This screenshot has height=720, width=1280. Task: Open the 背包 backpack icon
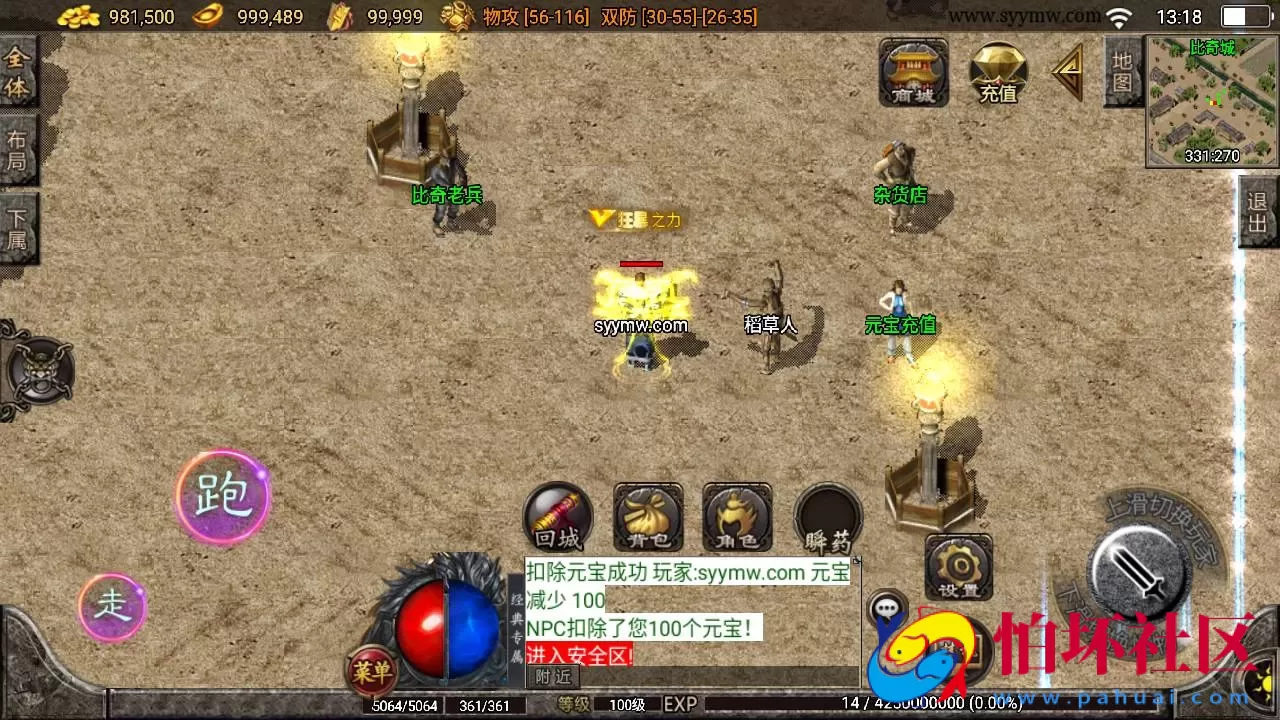click(647, 517)
